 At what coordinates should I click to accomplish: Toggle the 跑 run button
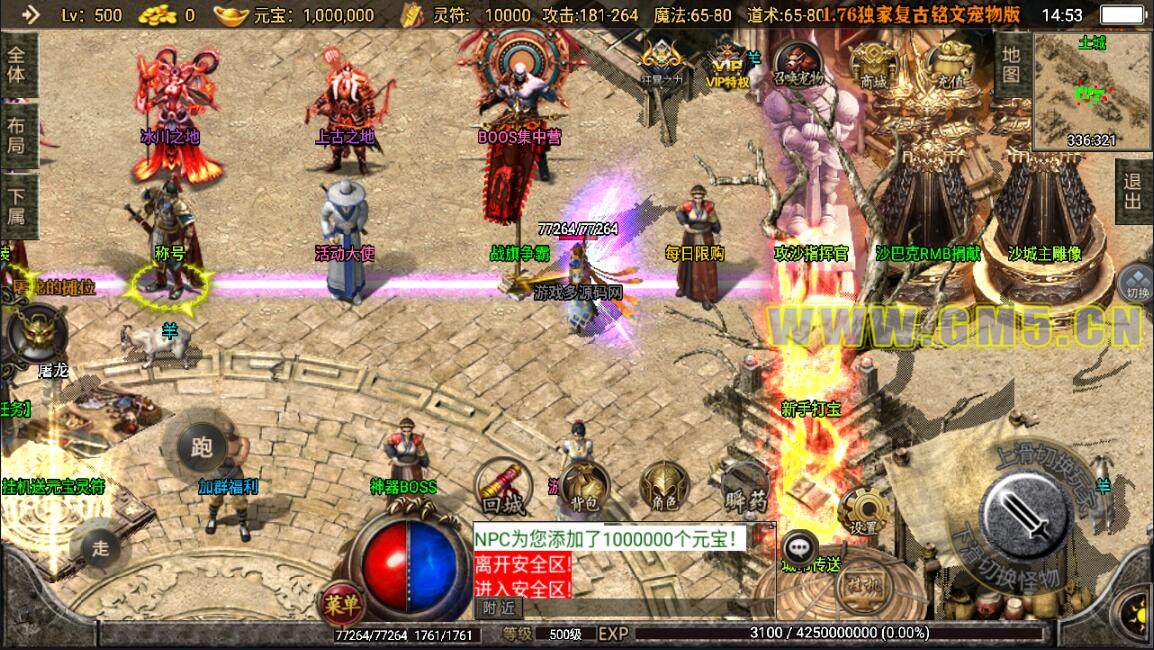(202, 447)
